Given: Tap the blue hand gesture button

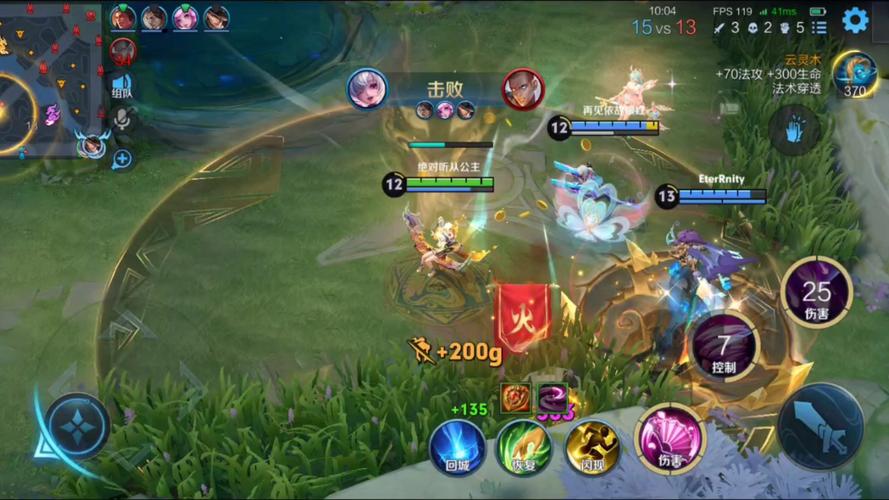Looking at the screenshot, I should pyautogui.click(x=795, y=130).
